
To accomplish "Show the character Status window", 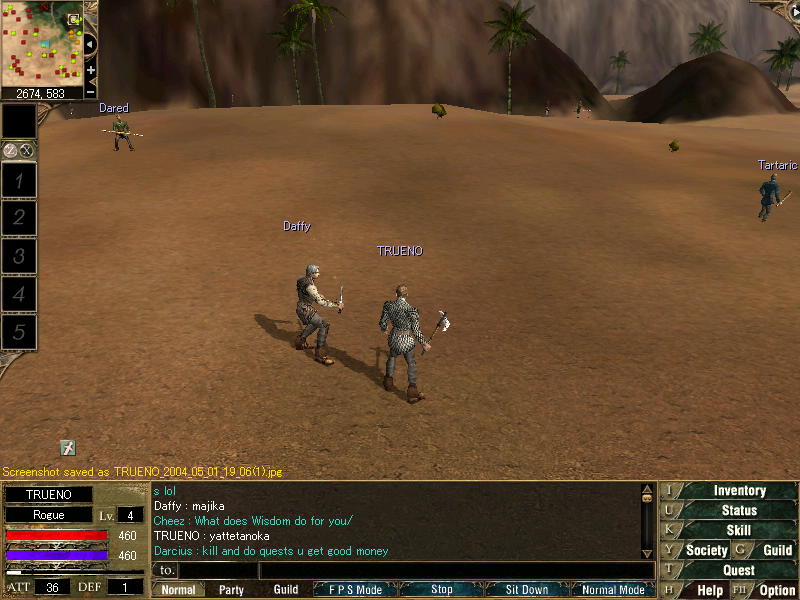I will click(739, 511).
